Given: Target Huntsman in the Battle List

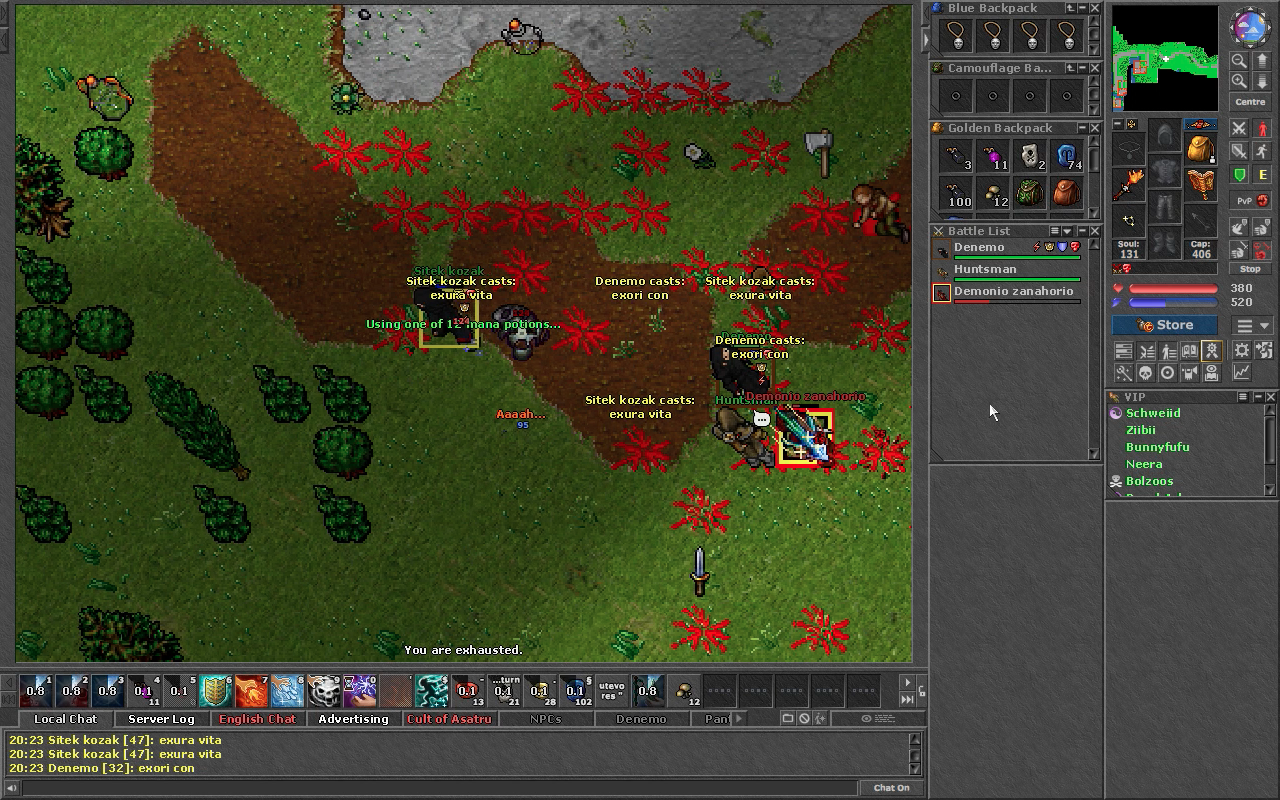Looking at the screenshot, I should coord(985,270).
